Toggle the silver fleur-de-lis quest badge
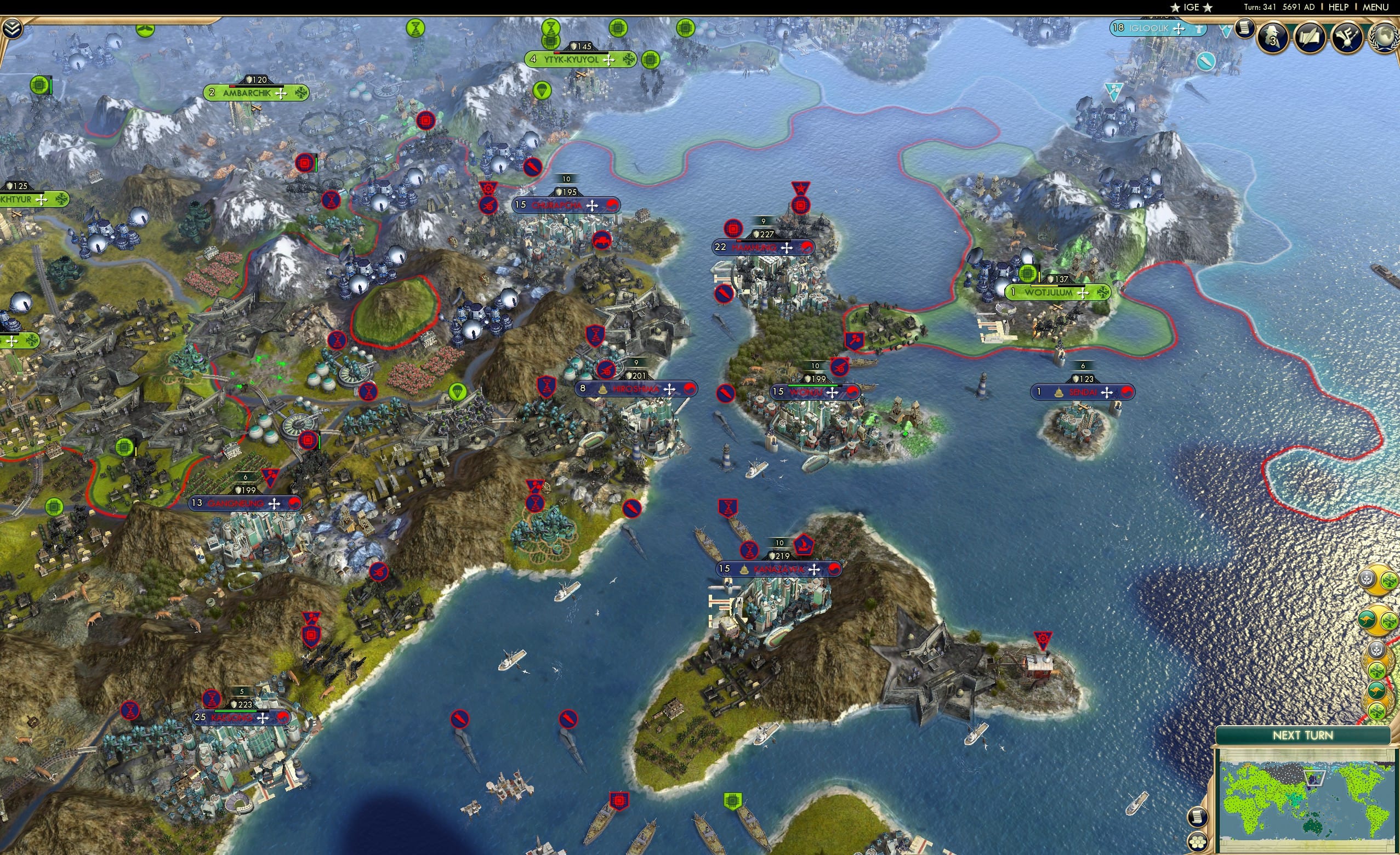The height and width of the screenshot is (855, 1400). tap(1367, 579)
